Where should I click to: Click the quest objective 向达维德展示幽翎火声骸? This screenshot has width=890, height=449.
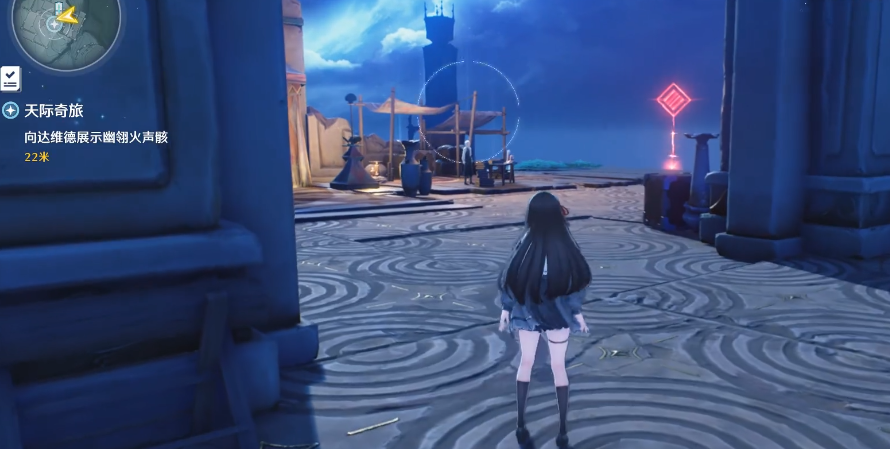click(x=96, y=136)
